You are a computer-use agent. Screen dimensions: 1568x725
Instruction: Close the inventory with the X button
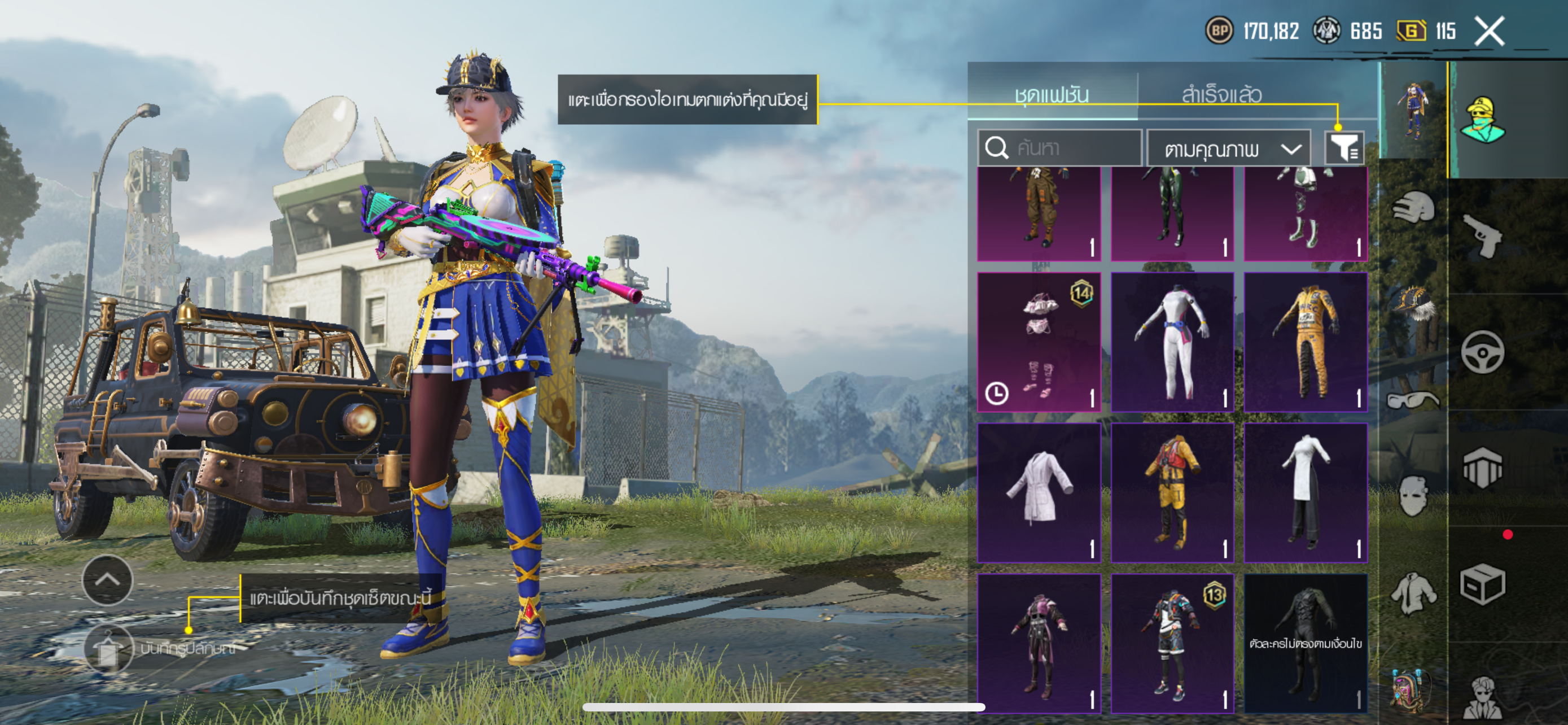[1489, 32]
